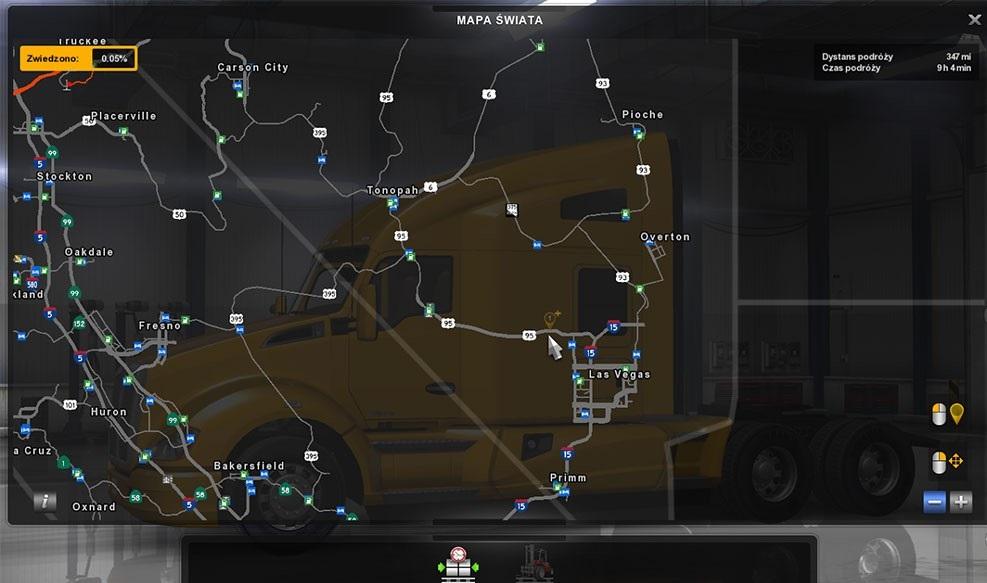Close the Mapa Świata window
The width and height of the screenshot is (987, 583).
tap(974, 19)
